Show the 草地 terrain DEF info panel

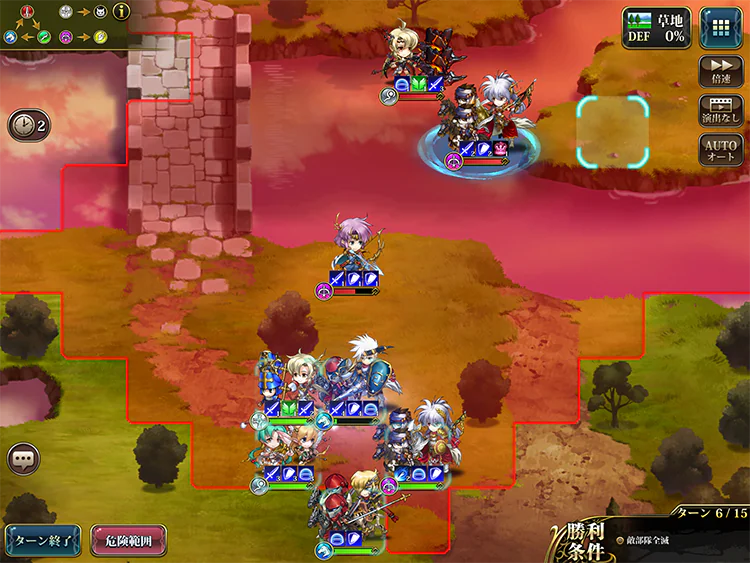tap(656, 27)
